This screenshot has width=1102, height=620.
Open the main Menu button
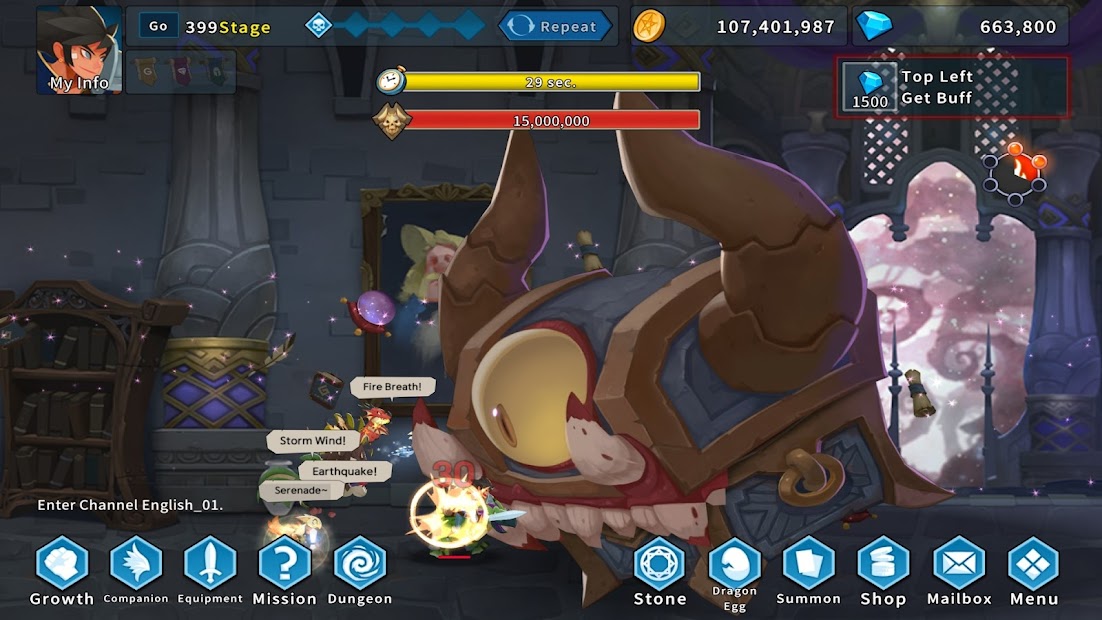(1033, 565)
